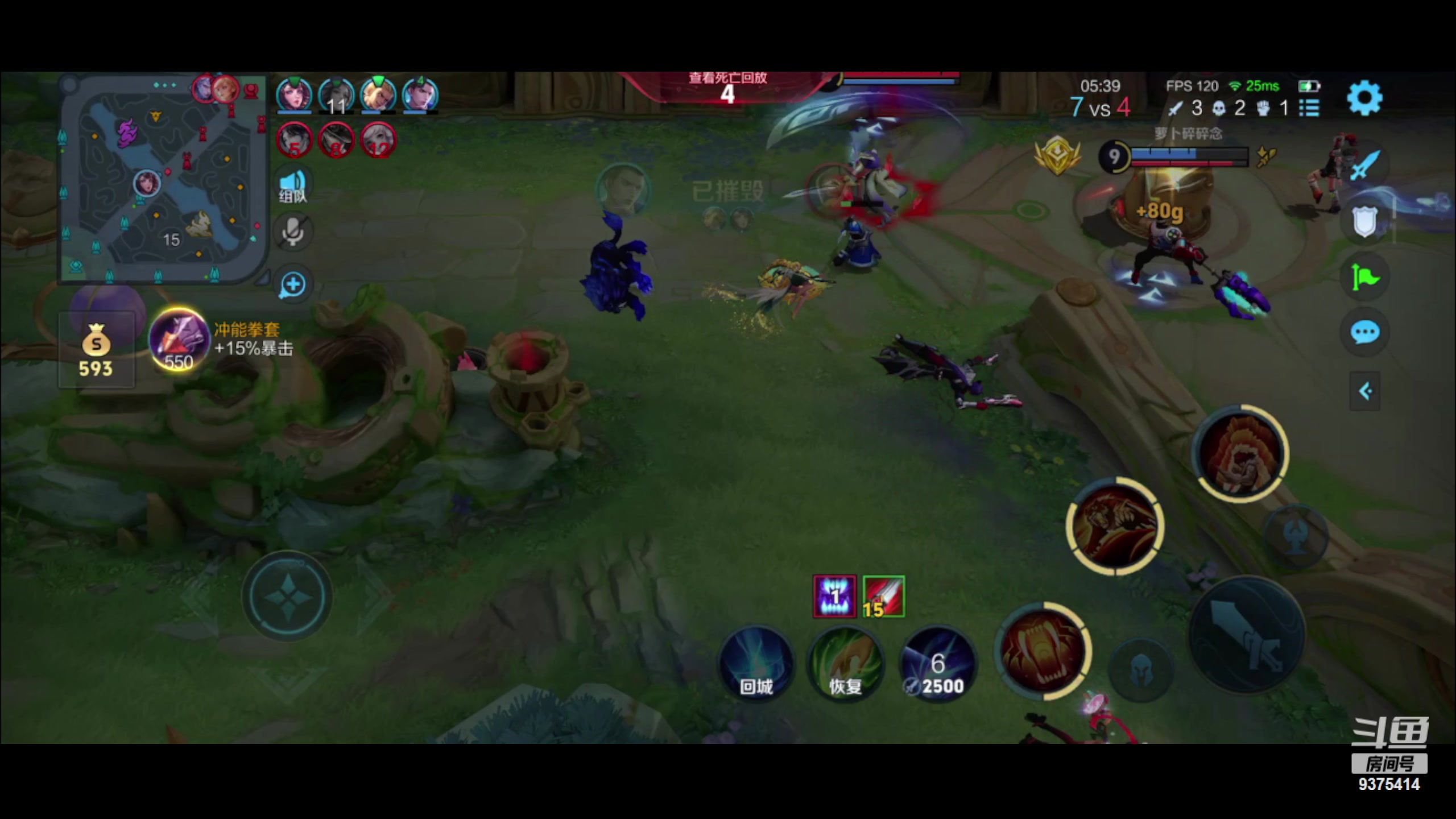Tap the basic attack sword button
The width and height of the screenshot is (1456, 819).
(1247, 634)
